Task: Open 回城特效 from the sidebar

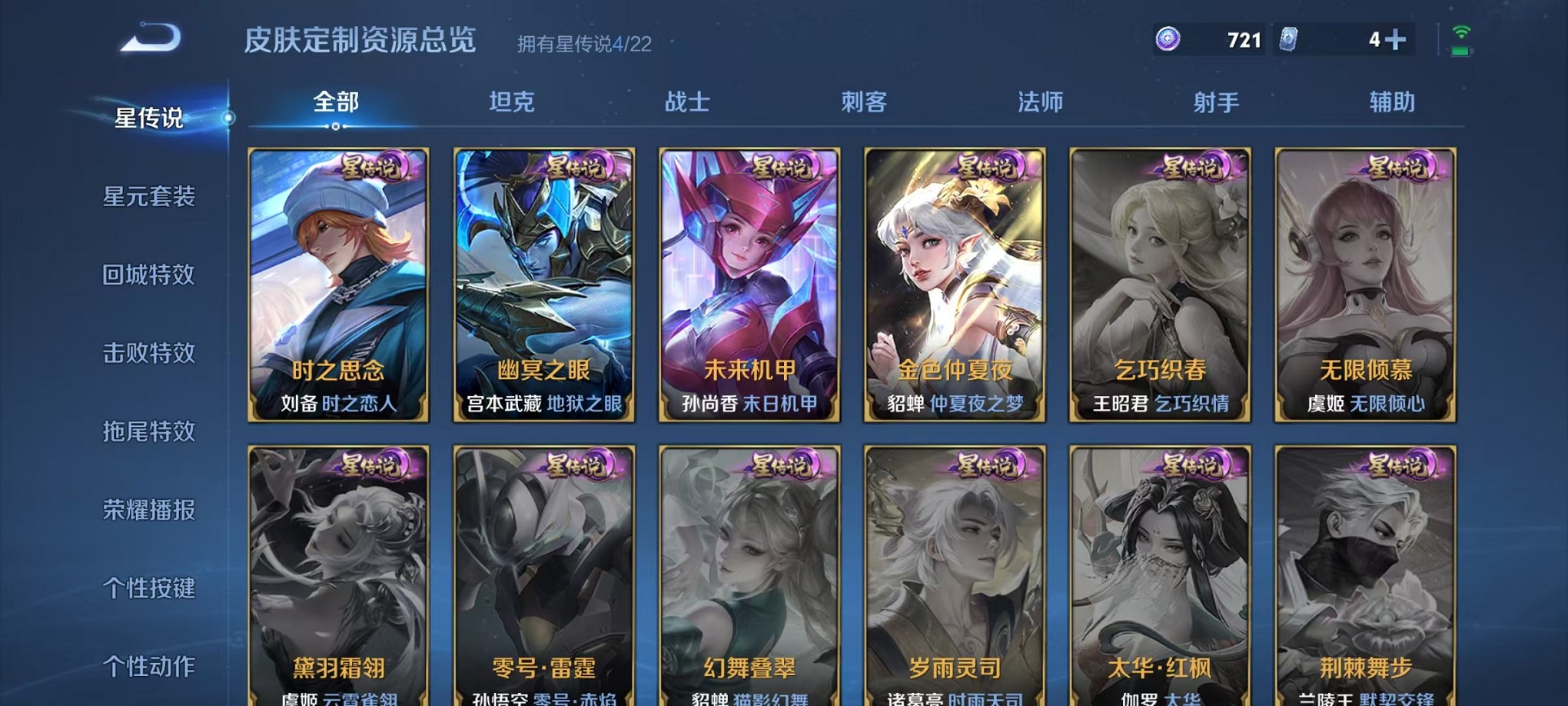Action: (x=151, y=275)
